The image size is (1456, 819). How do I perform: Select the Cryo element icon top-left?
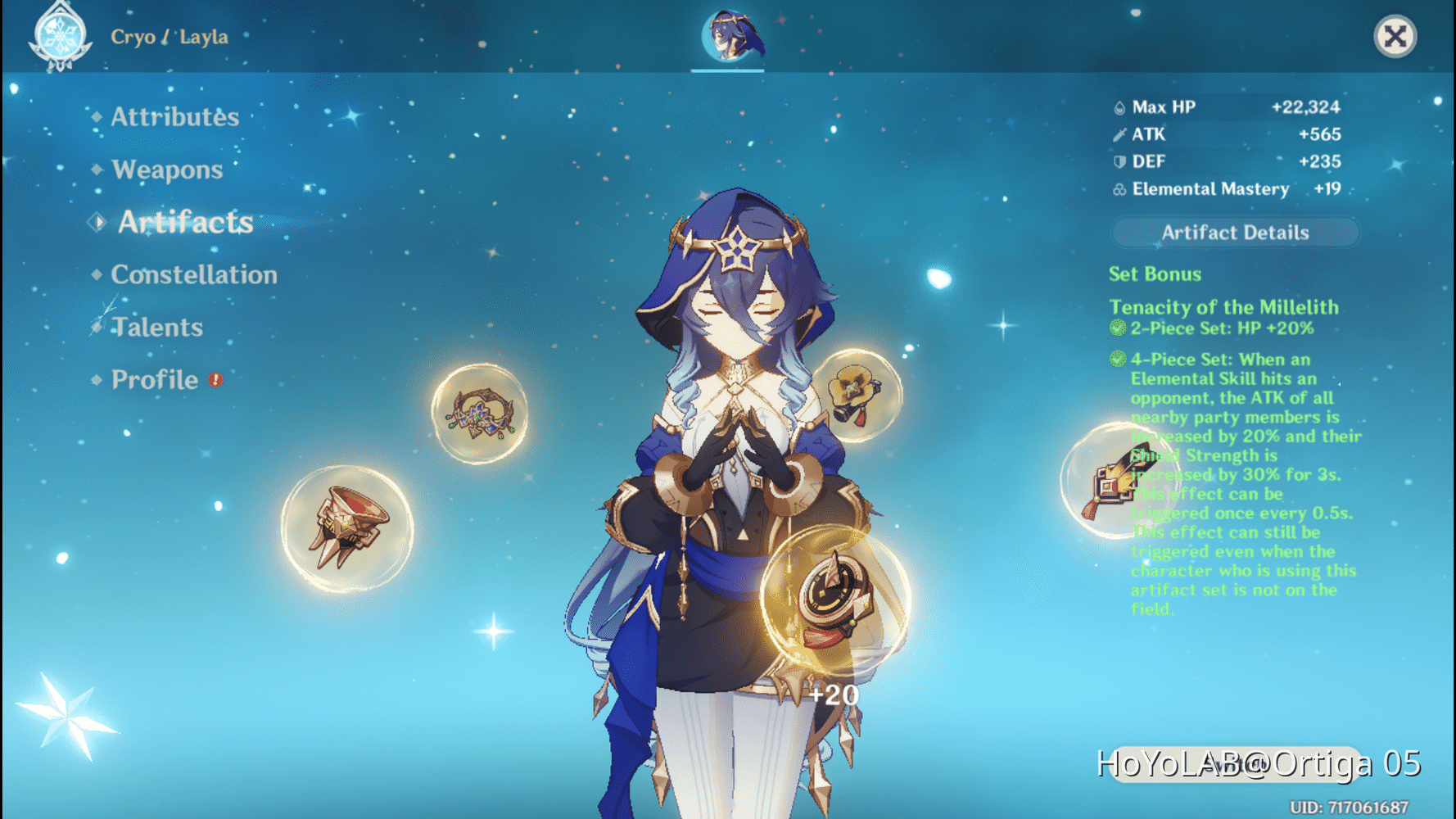60,37
